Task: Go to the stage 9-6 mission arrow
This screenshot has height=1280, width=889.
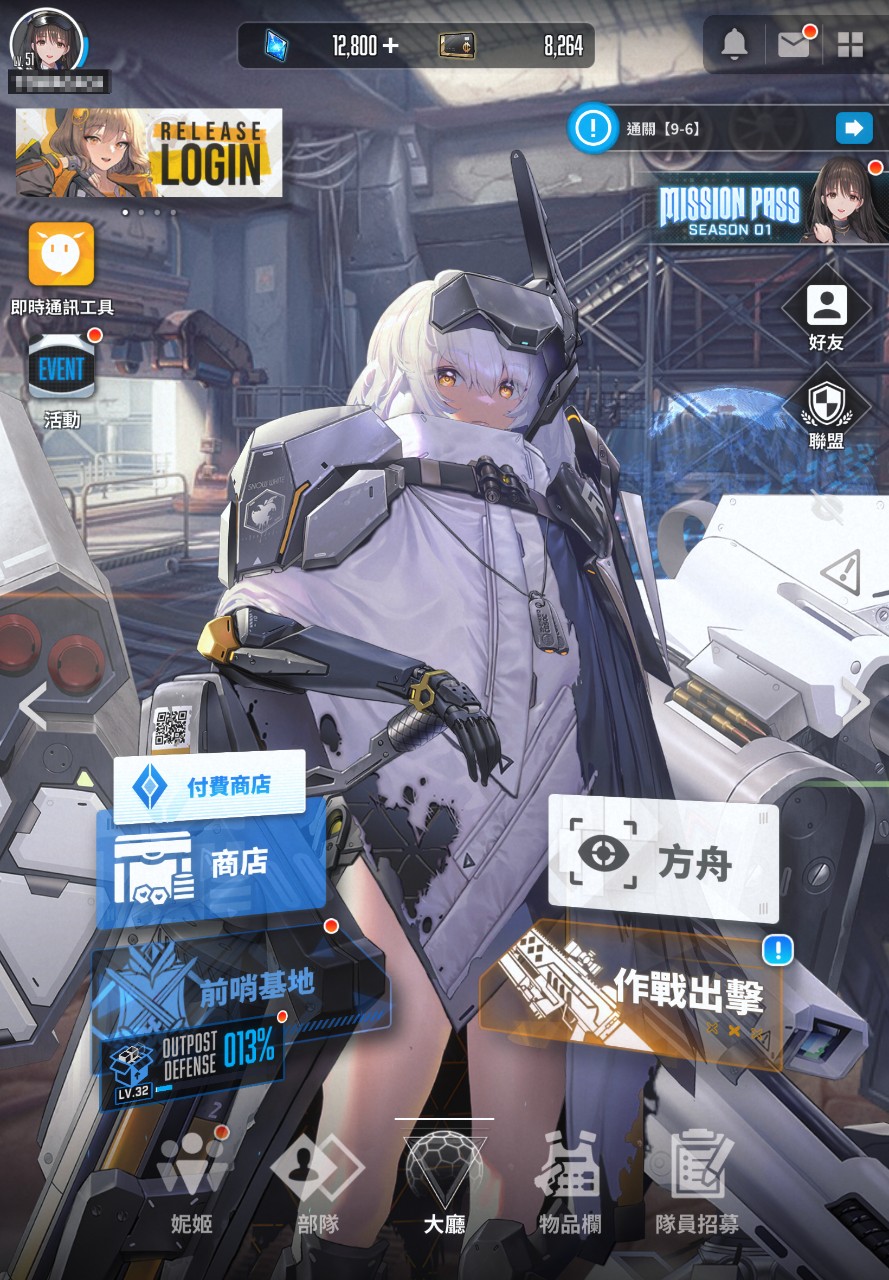Action: pyautogui.click(x=853, y=128)
